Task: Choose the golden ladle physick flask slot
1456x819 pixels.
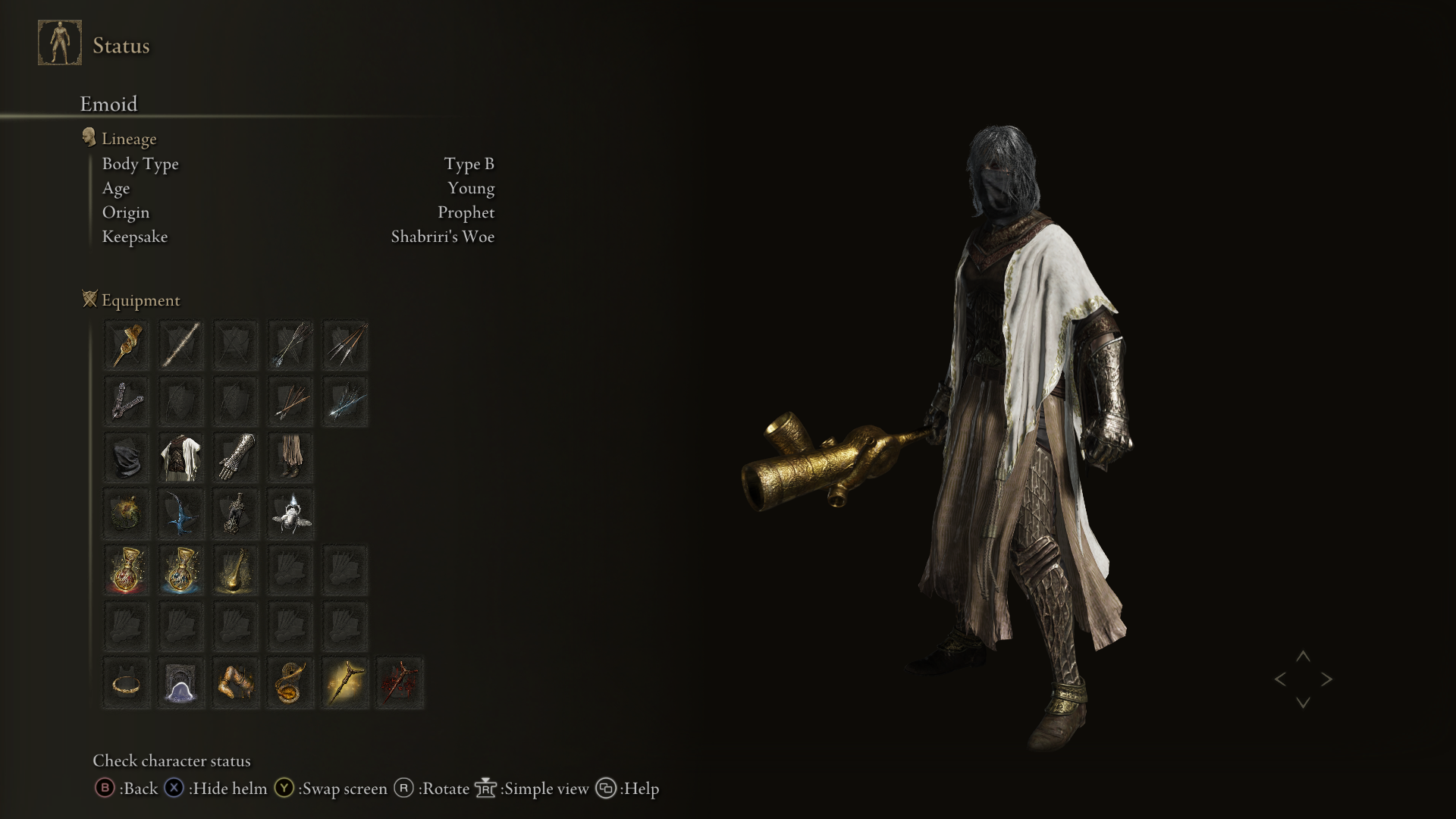Action: [236, 570]
